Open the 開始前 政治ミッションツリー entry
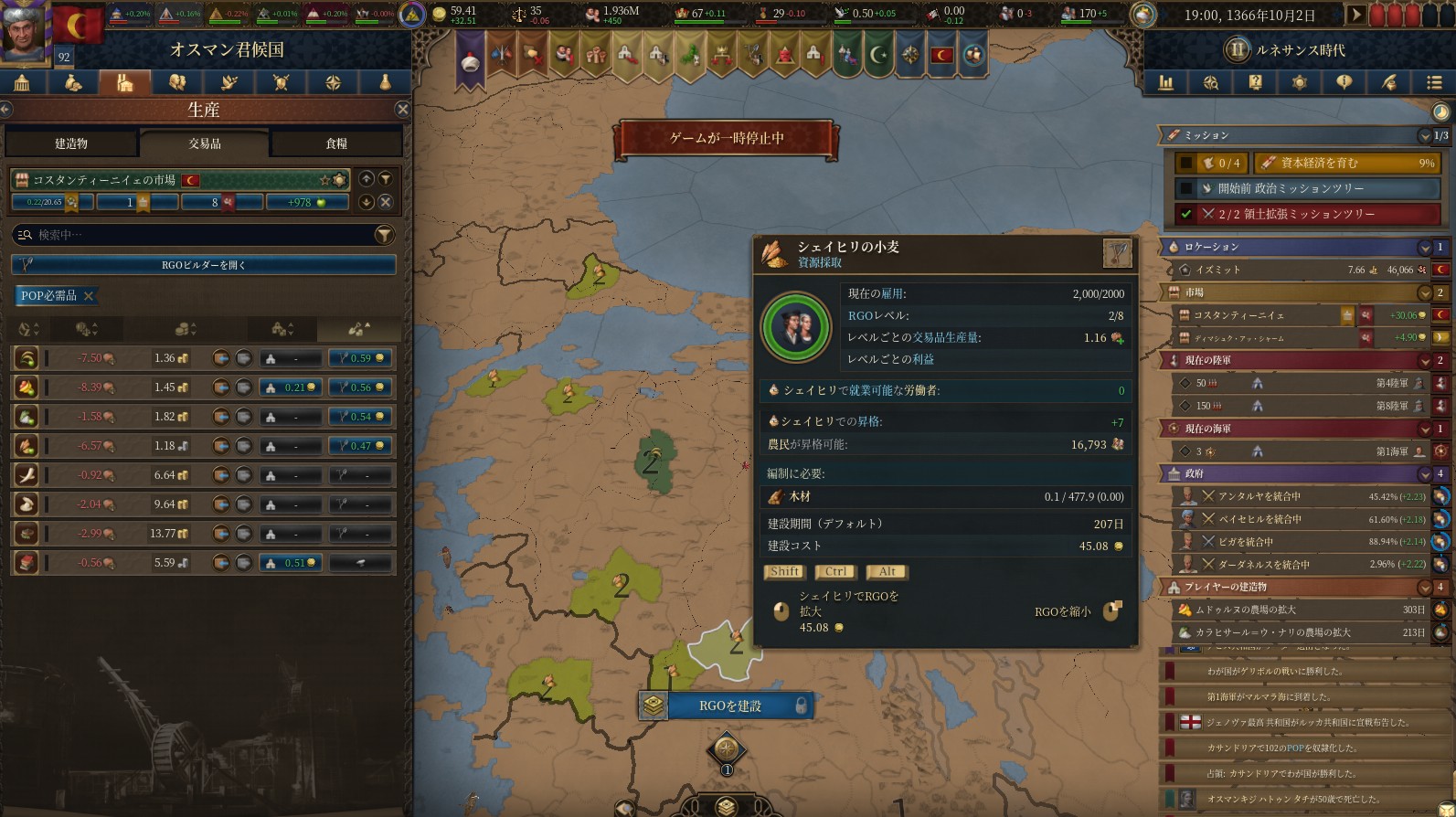The width and height of the screenshot is (1456, 817). point(1307,188)
